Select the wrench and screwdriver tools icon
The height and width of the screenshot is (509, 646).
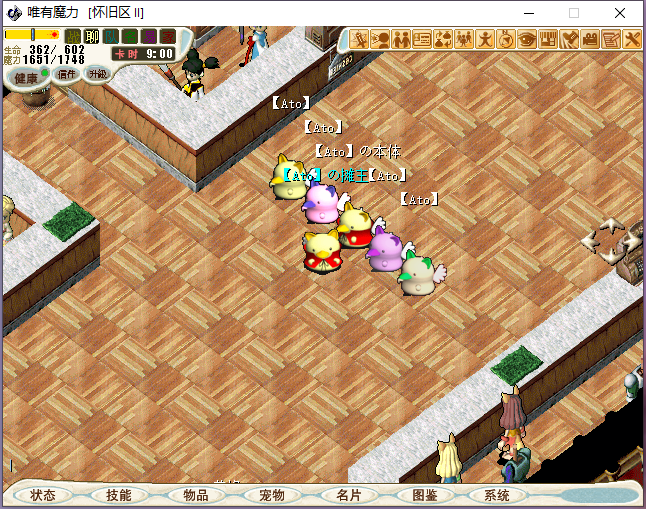(632, 40)
